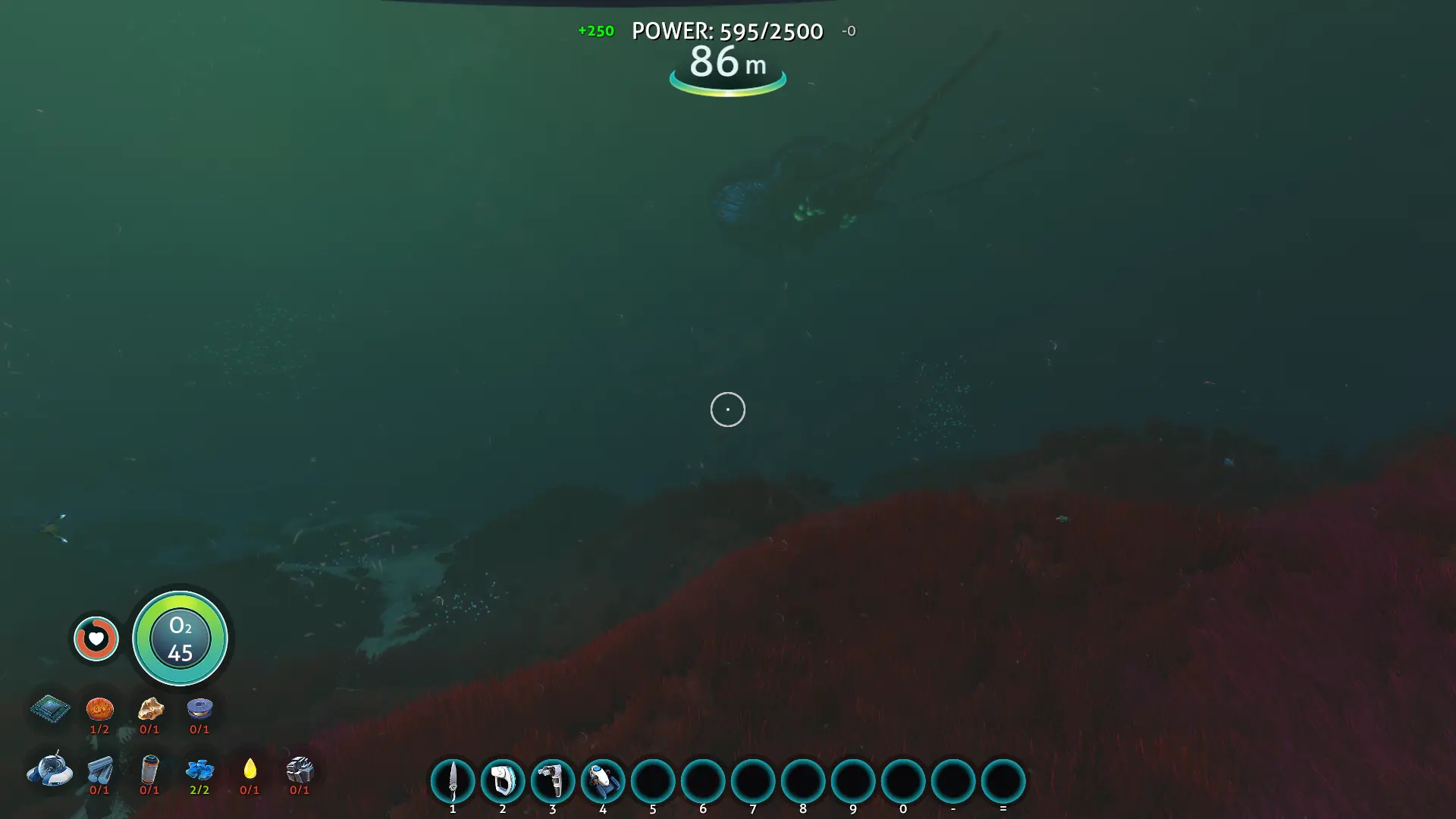This screenshot has height=819, width=1456.
Task: Click the titanium ingot ingredient icon
Action: [x=99, y=770]
